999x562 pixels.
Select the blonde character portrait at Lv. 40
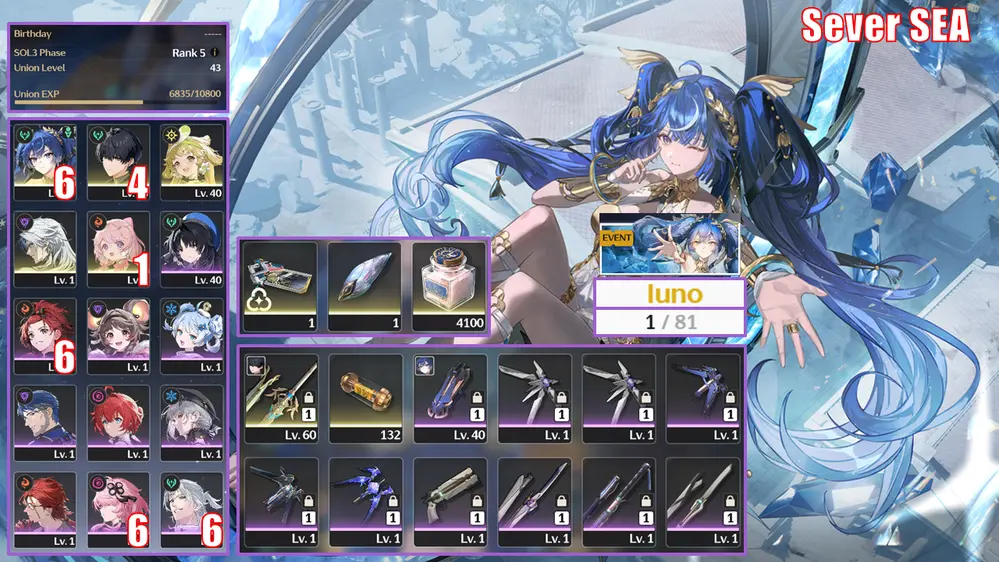[193, 161]
